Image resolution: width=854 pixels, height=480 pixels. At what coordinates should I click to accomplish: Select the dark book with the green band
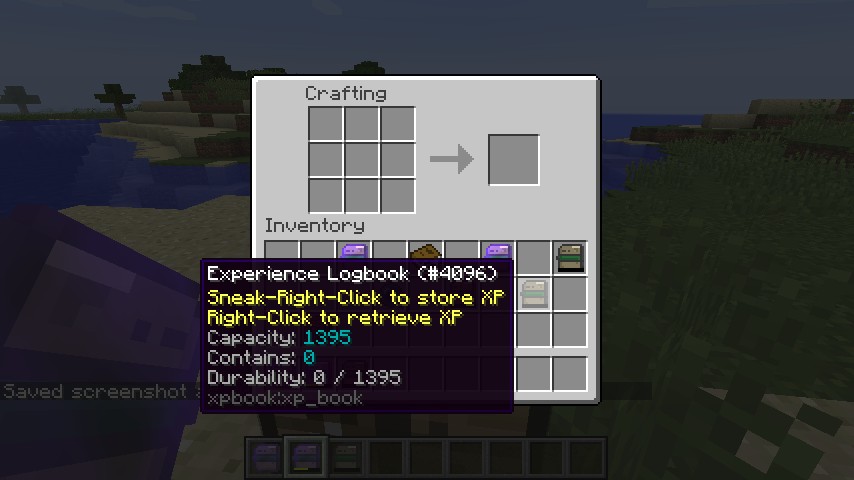(x=570, y=258)
